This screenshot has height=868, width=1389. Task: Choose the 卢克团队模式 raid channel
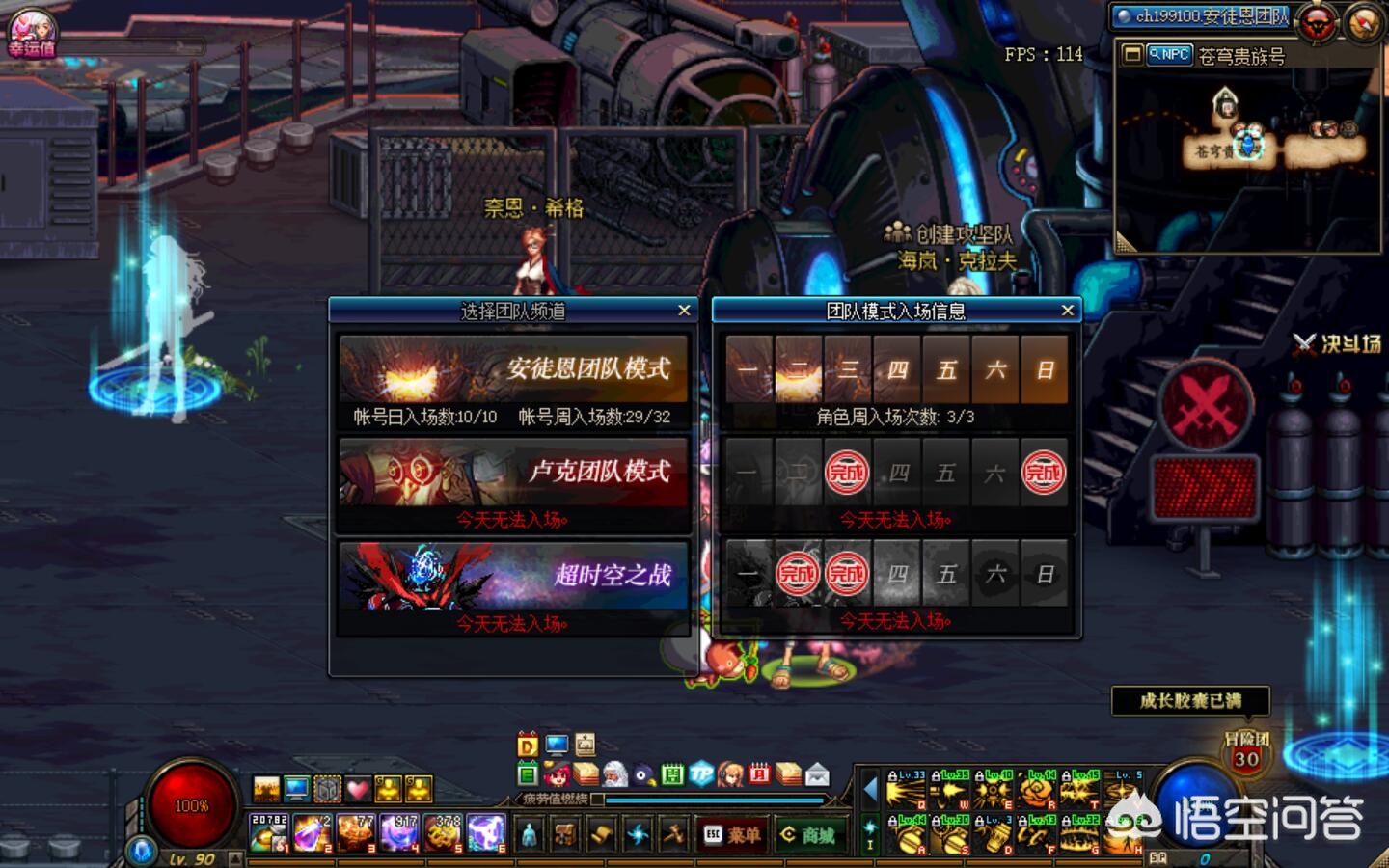(x=513, y=473)
